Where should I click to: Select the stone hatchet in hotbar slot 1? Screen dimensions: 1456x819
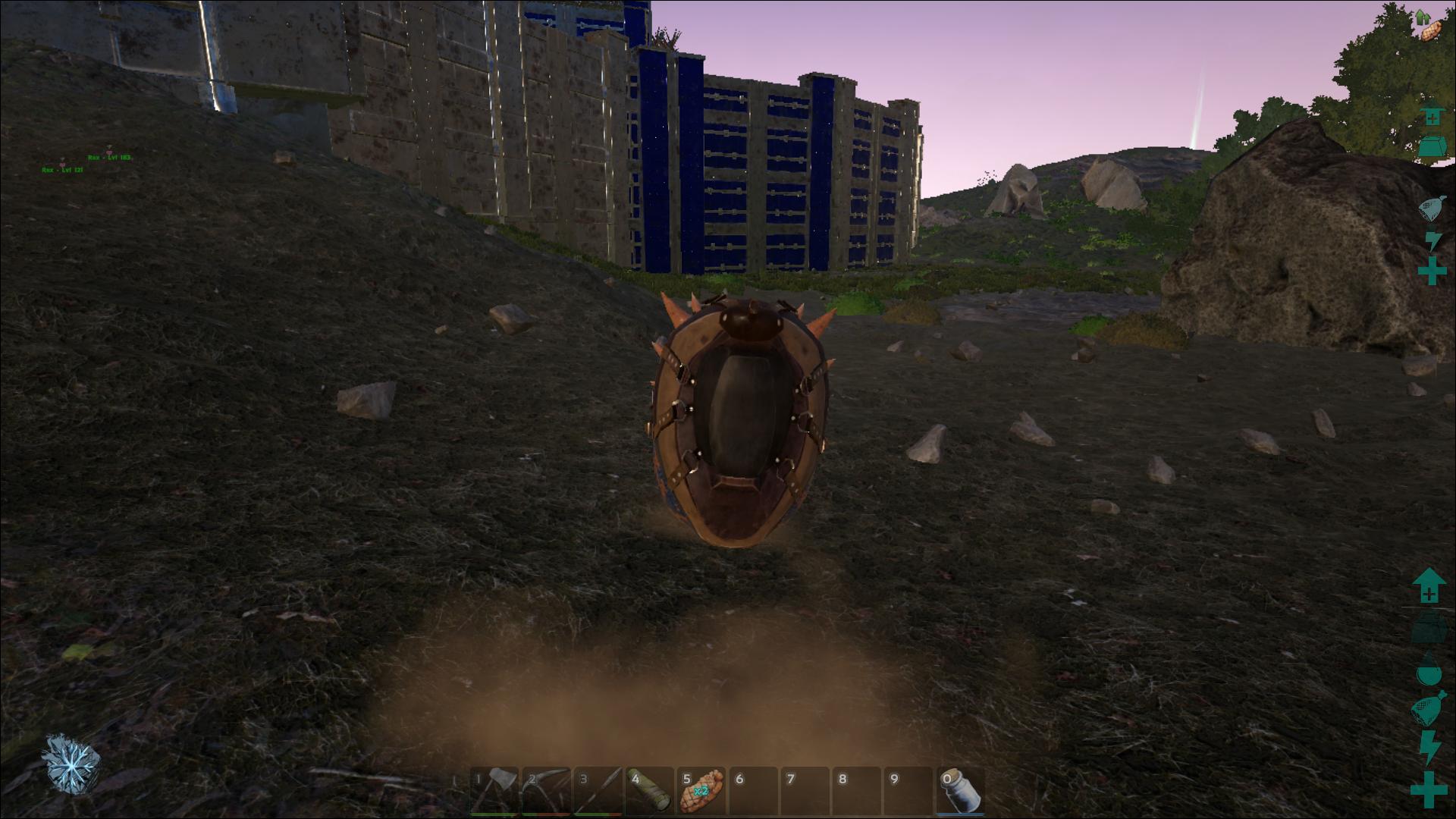pyautogui.click(x=494, y=791)
